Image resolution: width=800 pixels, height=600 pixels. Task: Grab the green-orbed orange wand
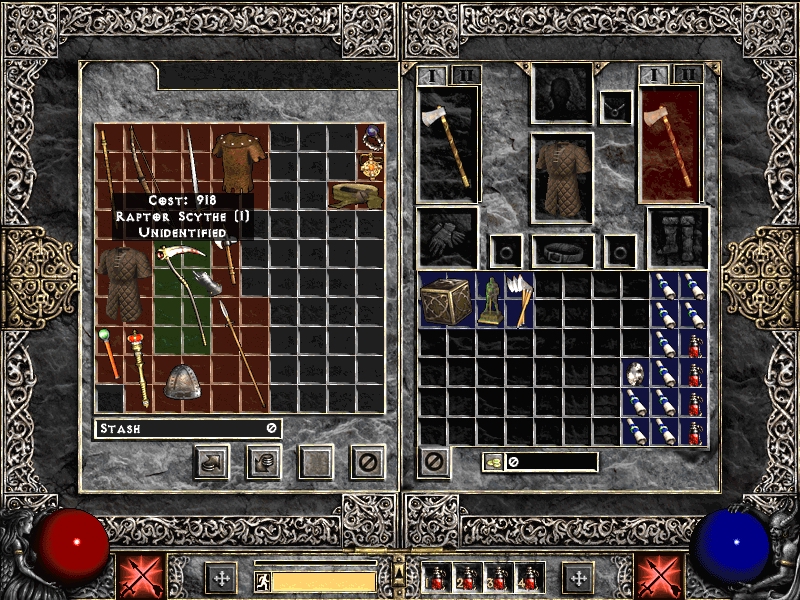pos(108,352)
